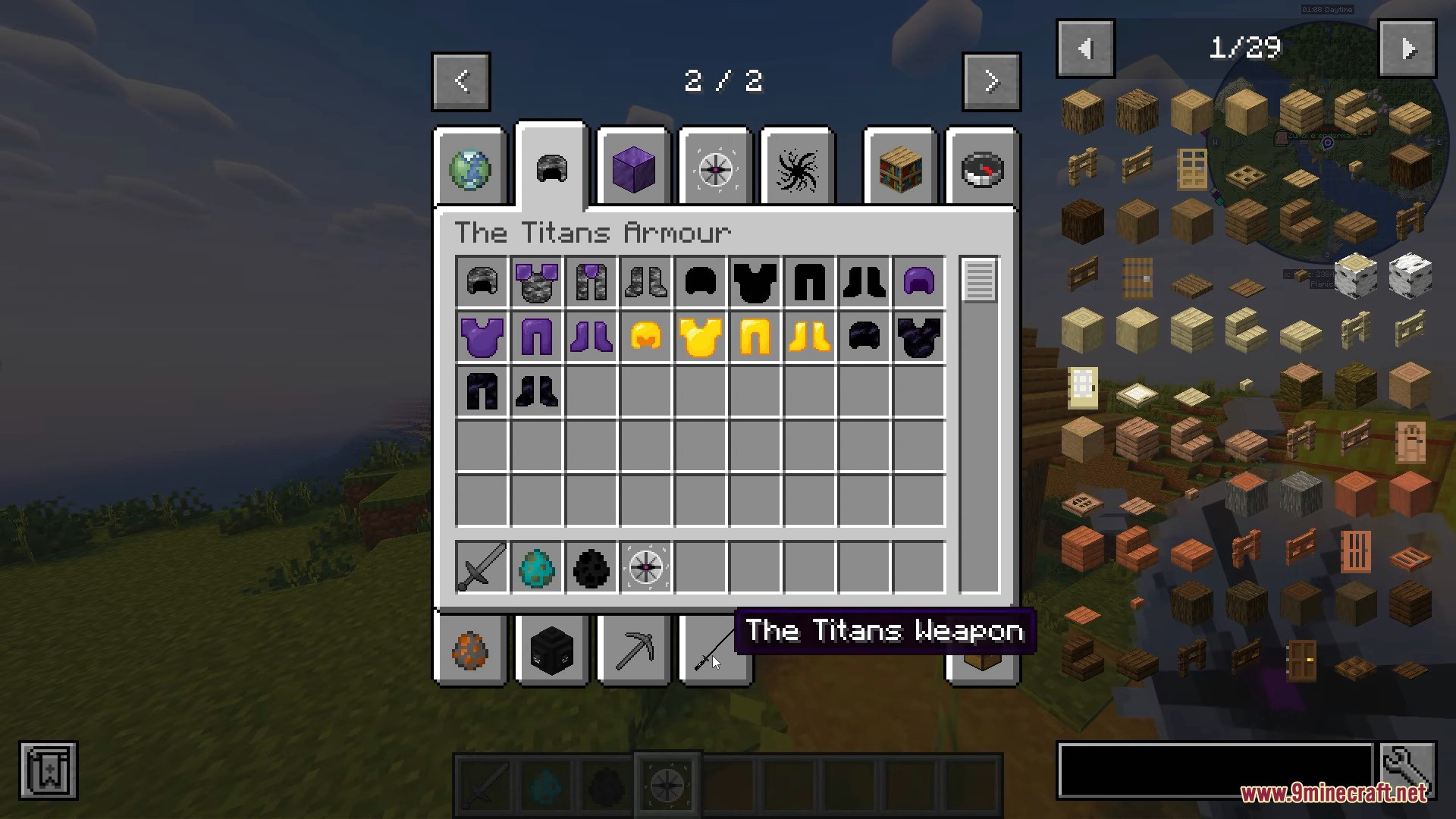The width and height of the screenshot is (1456, 819).
Task: Click the creative inventory scrollbar handle
Action: [x=979, y=281]
